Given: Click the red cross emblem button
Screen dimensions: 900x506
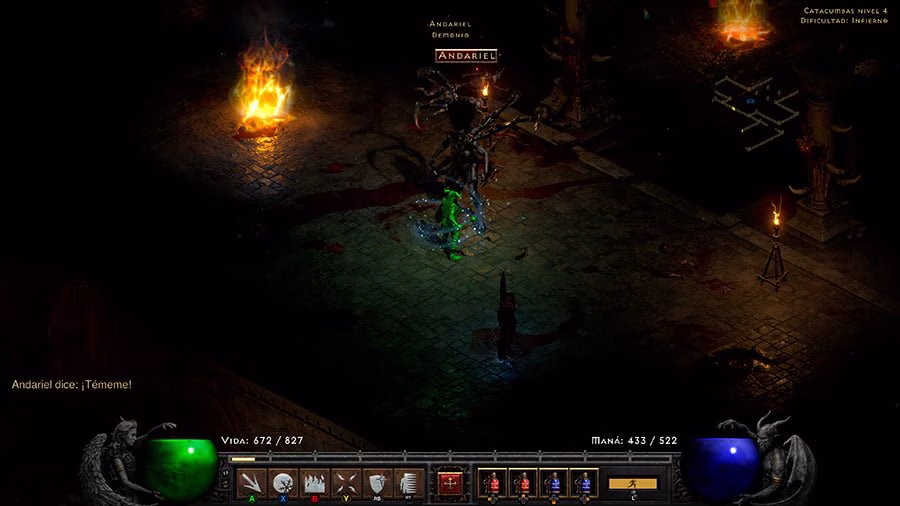Looking at the screenshot, I should (x=450, y=483).
